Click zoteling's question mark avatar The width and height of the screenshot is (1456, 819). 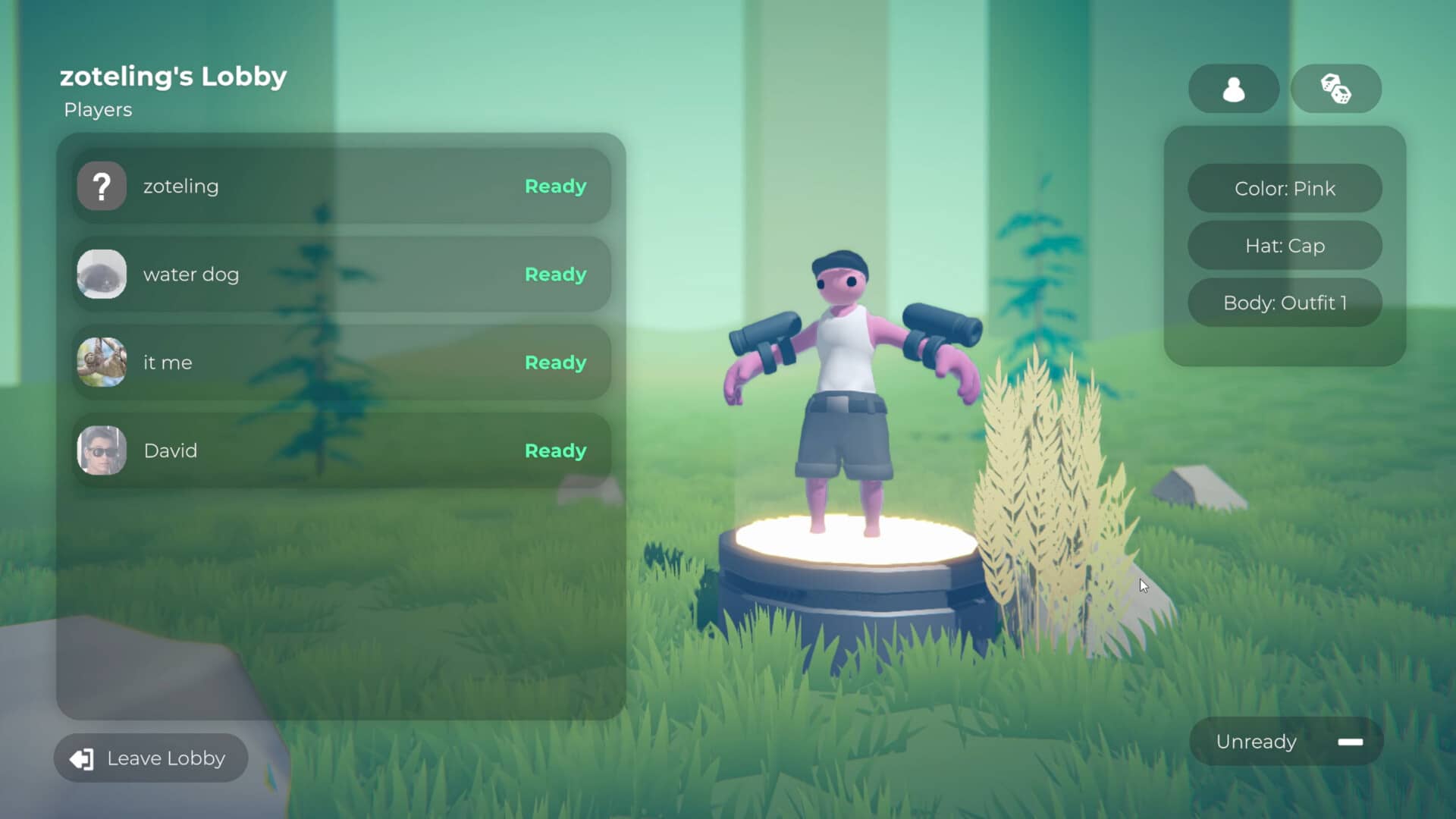tap(102, 186)
